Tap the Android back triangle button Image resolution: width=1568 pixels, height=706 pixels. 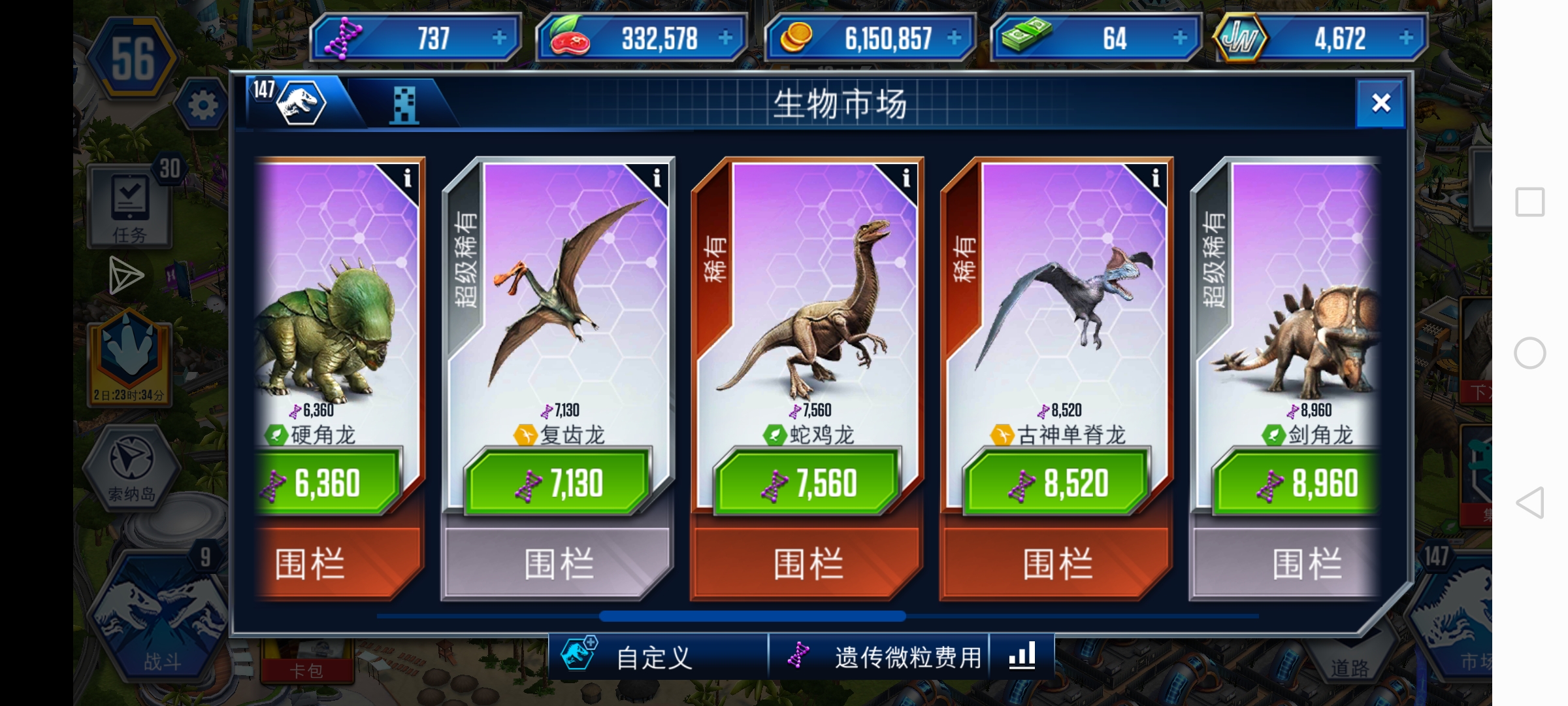(1529, 503)
